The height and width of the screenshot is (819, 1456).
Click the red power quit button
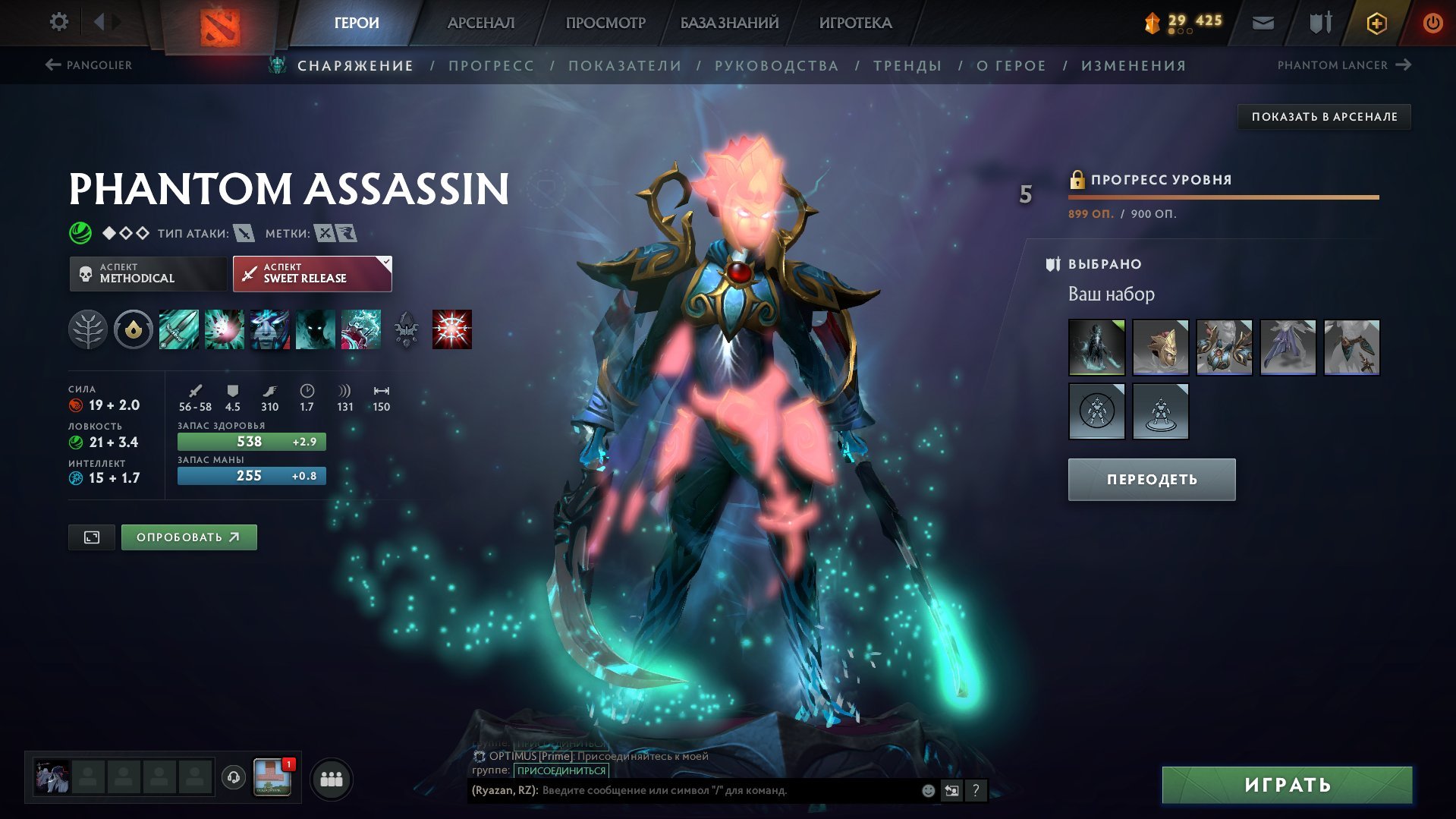click(x=1432, y=23)
